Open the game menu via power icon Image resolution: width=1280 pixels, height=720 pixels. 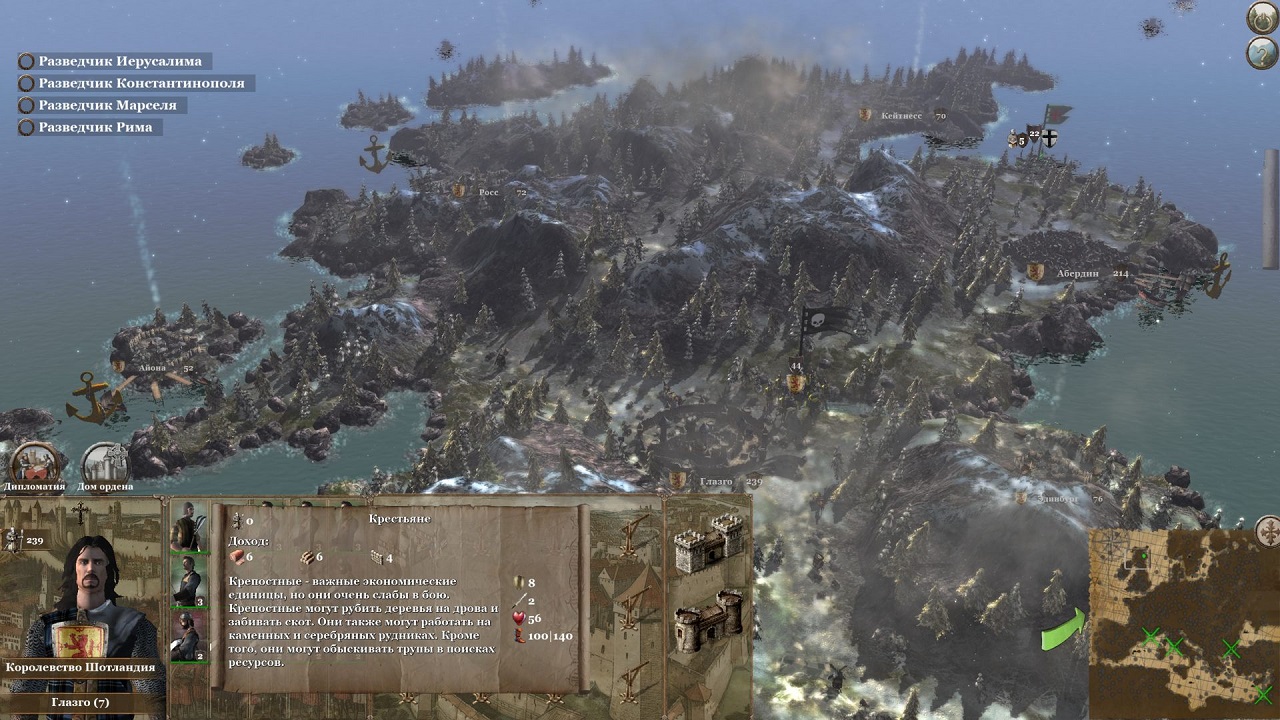pos(1263,17)
